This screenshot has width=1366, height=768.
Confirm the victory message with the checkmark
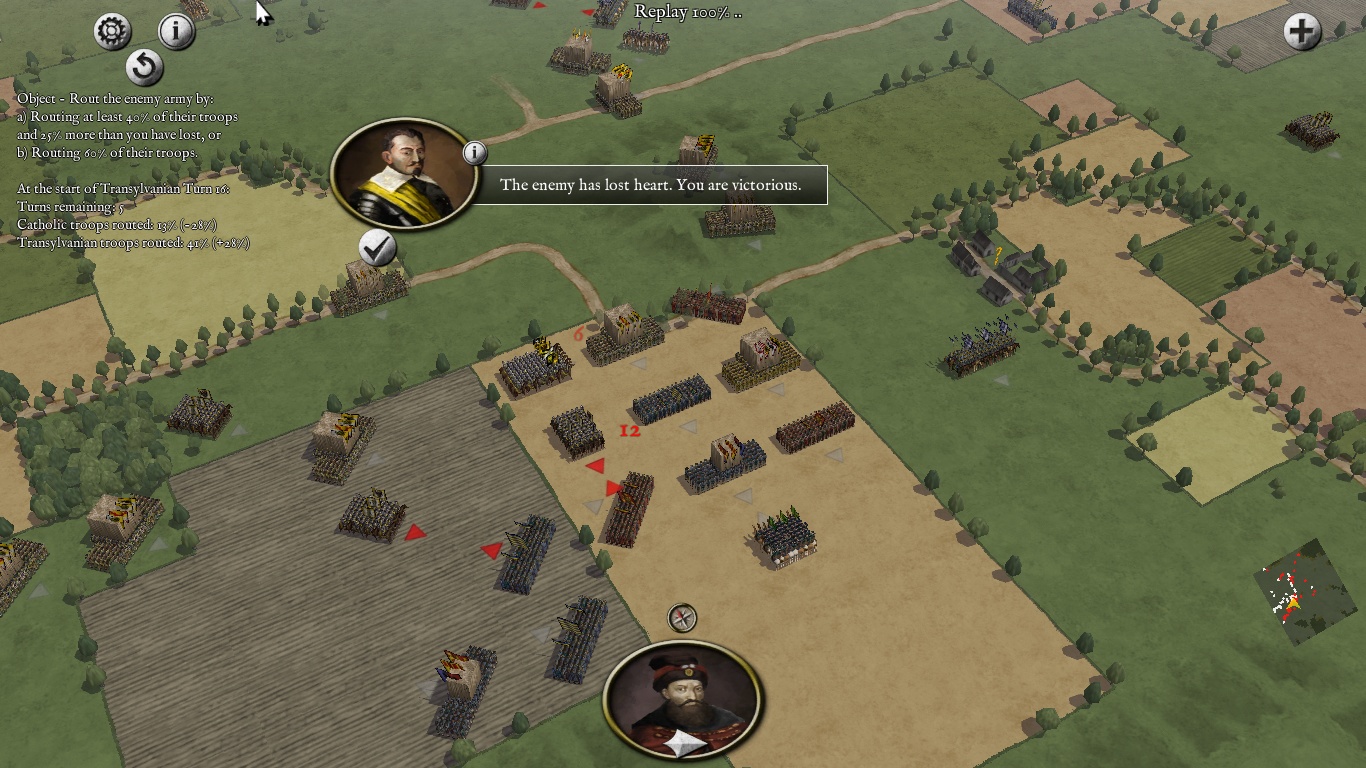tap(377, 248)
